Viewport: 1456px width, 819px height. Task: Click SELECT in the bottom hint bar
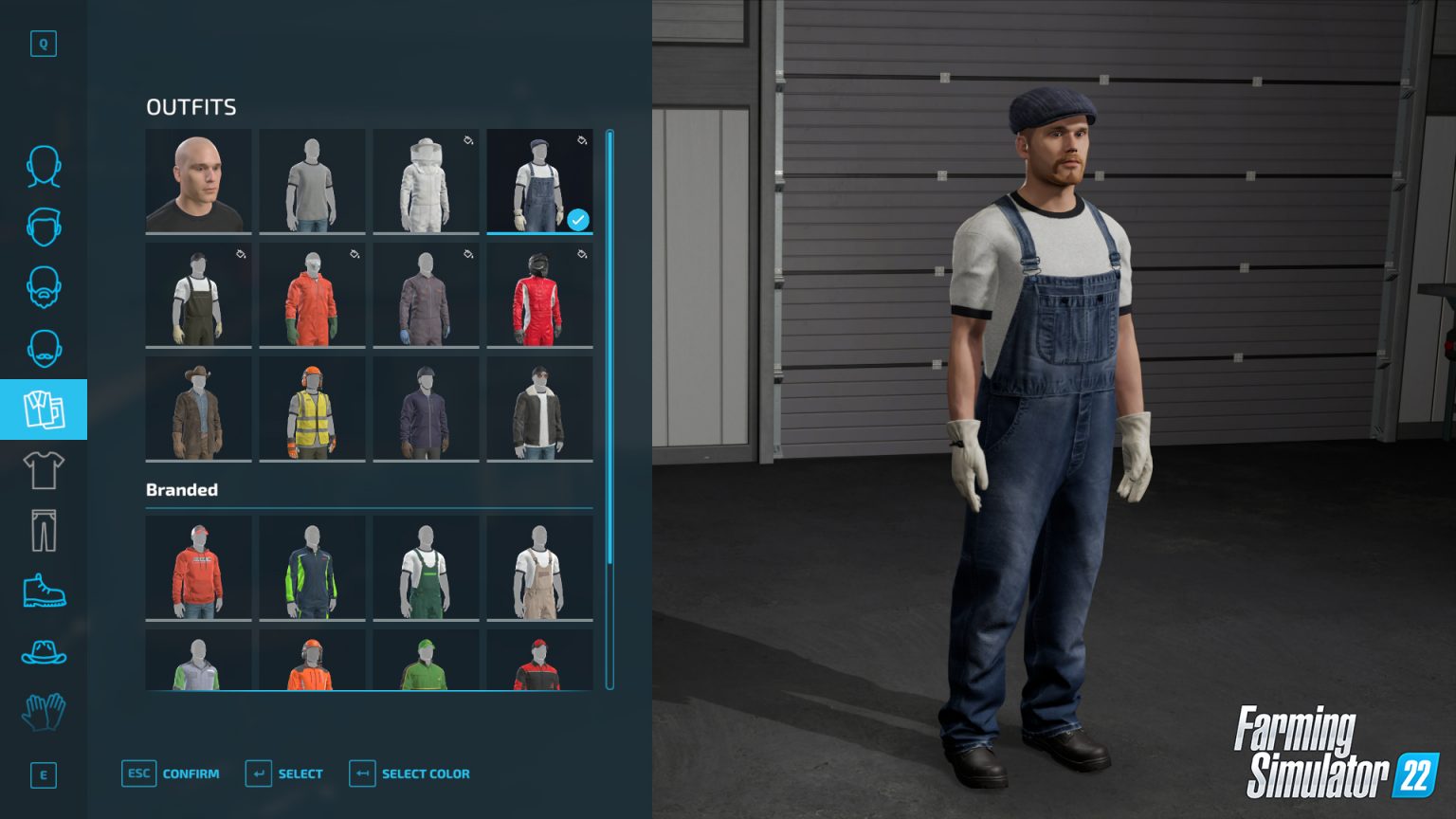(301, 773)
